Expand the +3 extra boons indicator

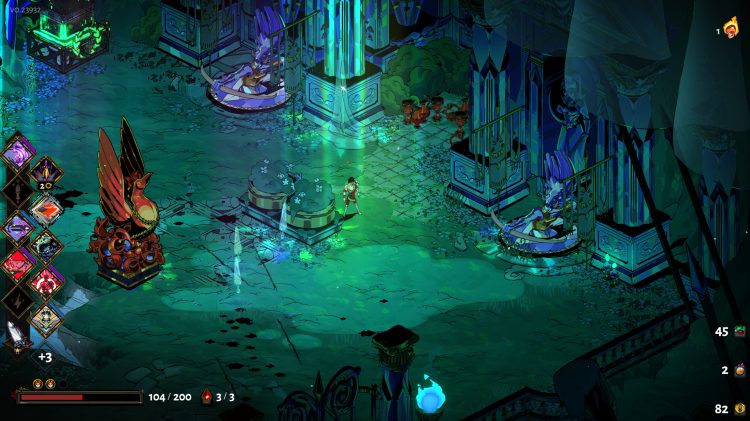pos(45,356)
